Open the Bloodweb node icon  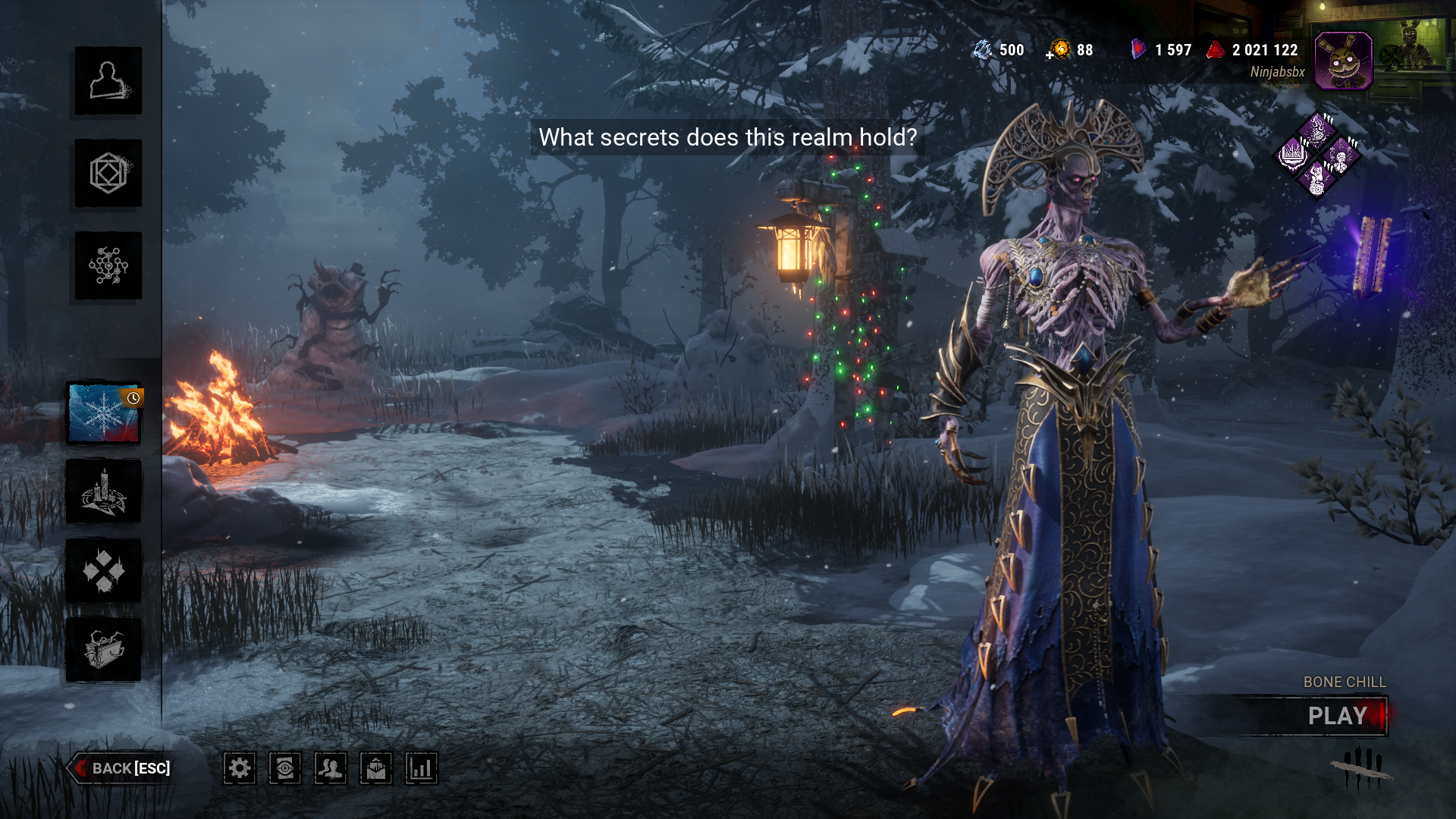108,266
